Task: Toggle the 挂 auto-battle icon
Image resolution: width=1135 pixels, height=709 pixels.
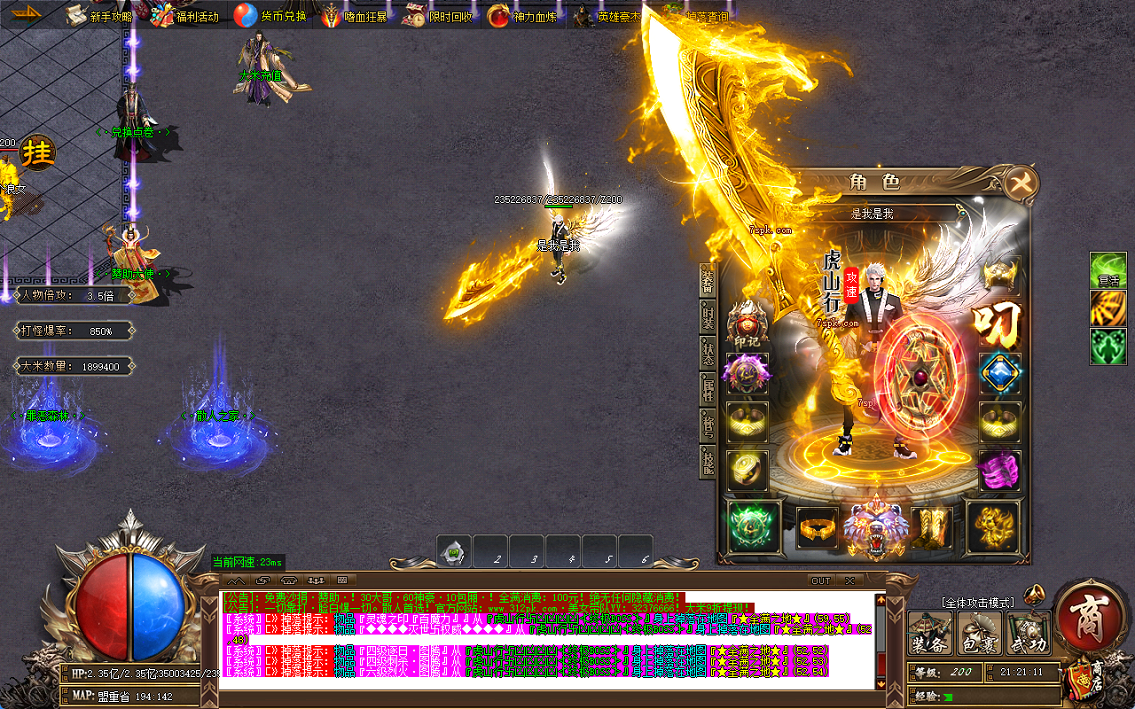Action: pyautogui.click(x=38, y=152)
